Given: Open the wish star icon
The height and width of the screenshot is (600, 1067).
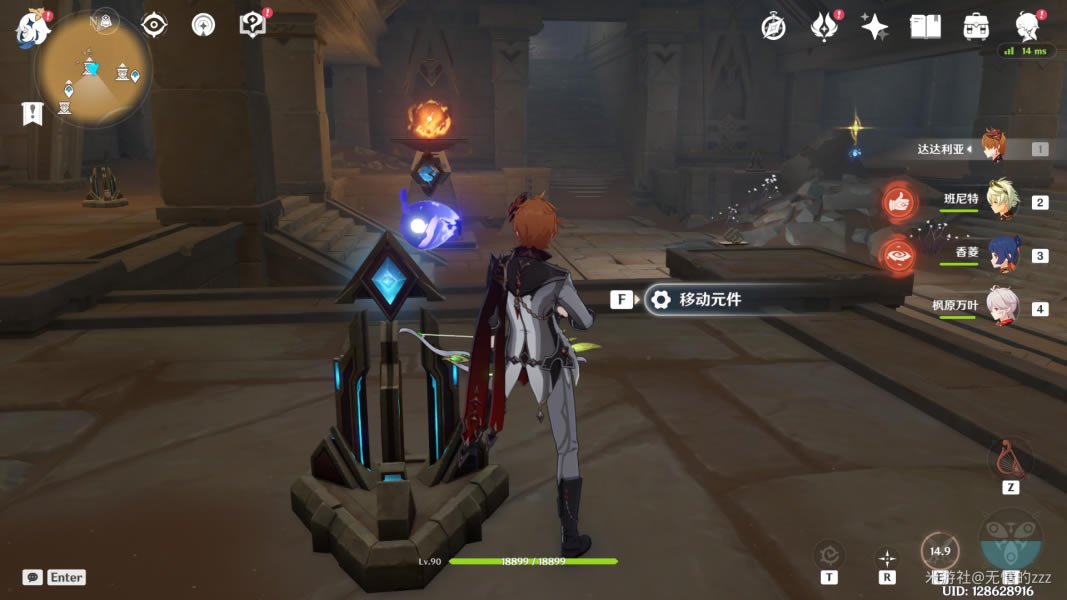Looking at the screenshot, I should tap(875, 27).
